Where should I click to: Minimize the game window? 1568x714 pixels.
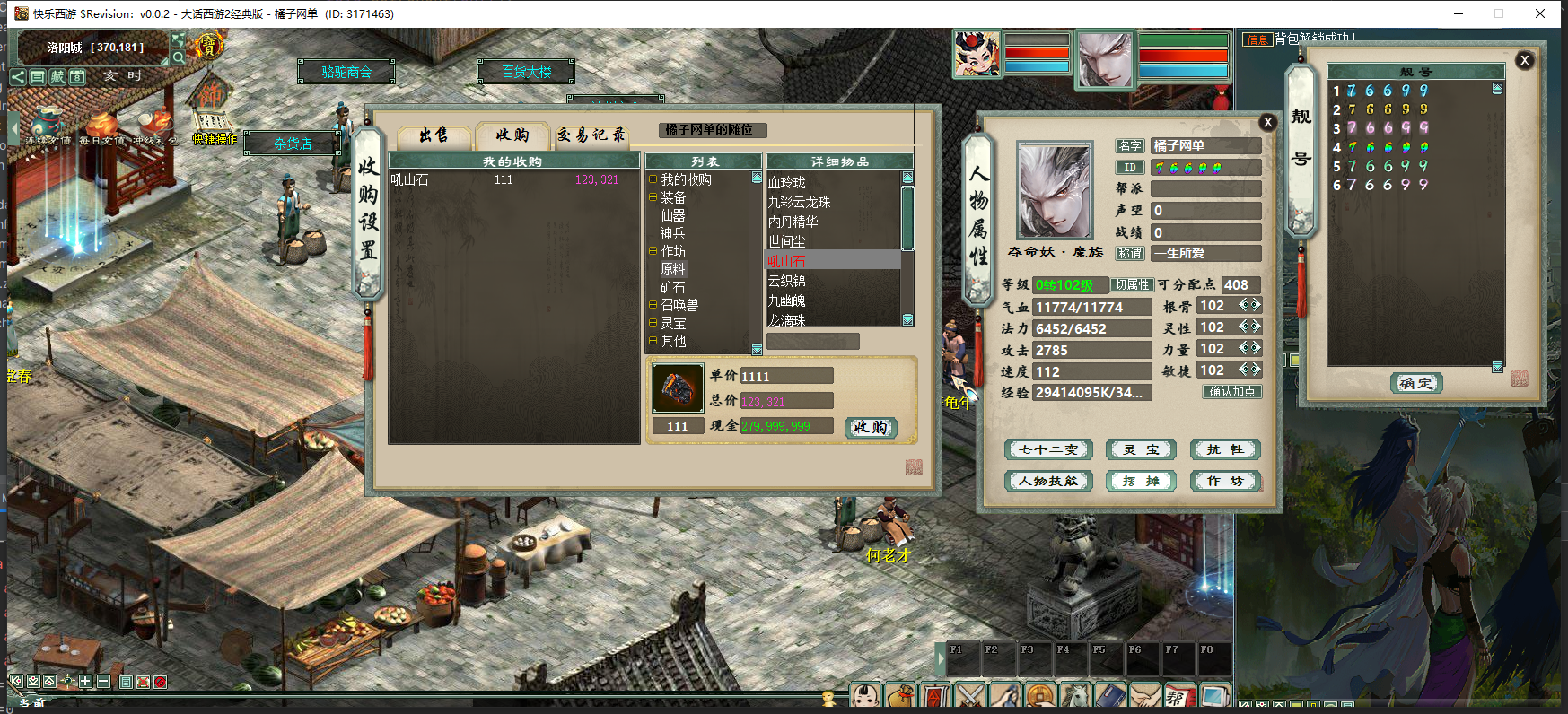(1459, 13)
